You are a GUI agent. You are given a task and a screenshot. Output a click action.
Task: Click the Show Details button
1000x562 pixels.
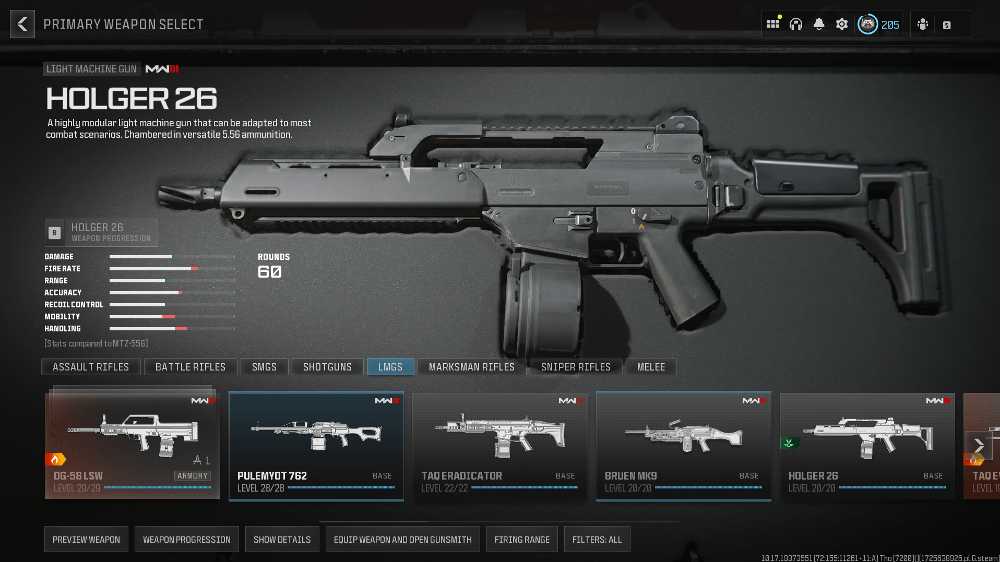282,540
